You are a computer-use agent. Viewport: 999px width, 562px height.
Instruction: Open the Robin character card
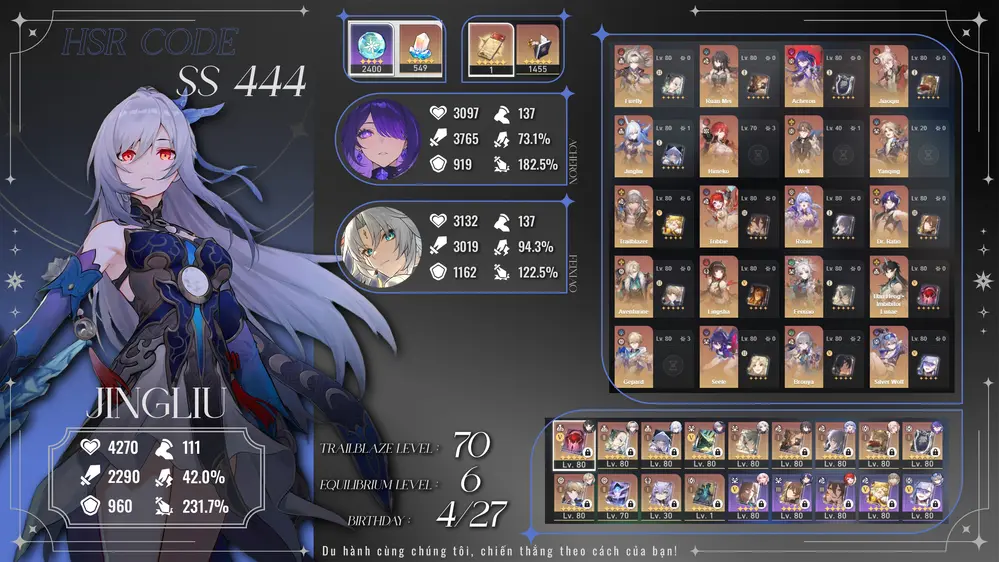pos(804,216)
